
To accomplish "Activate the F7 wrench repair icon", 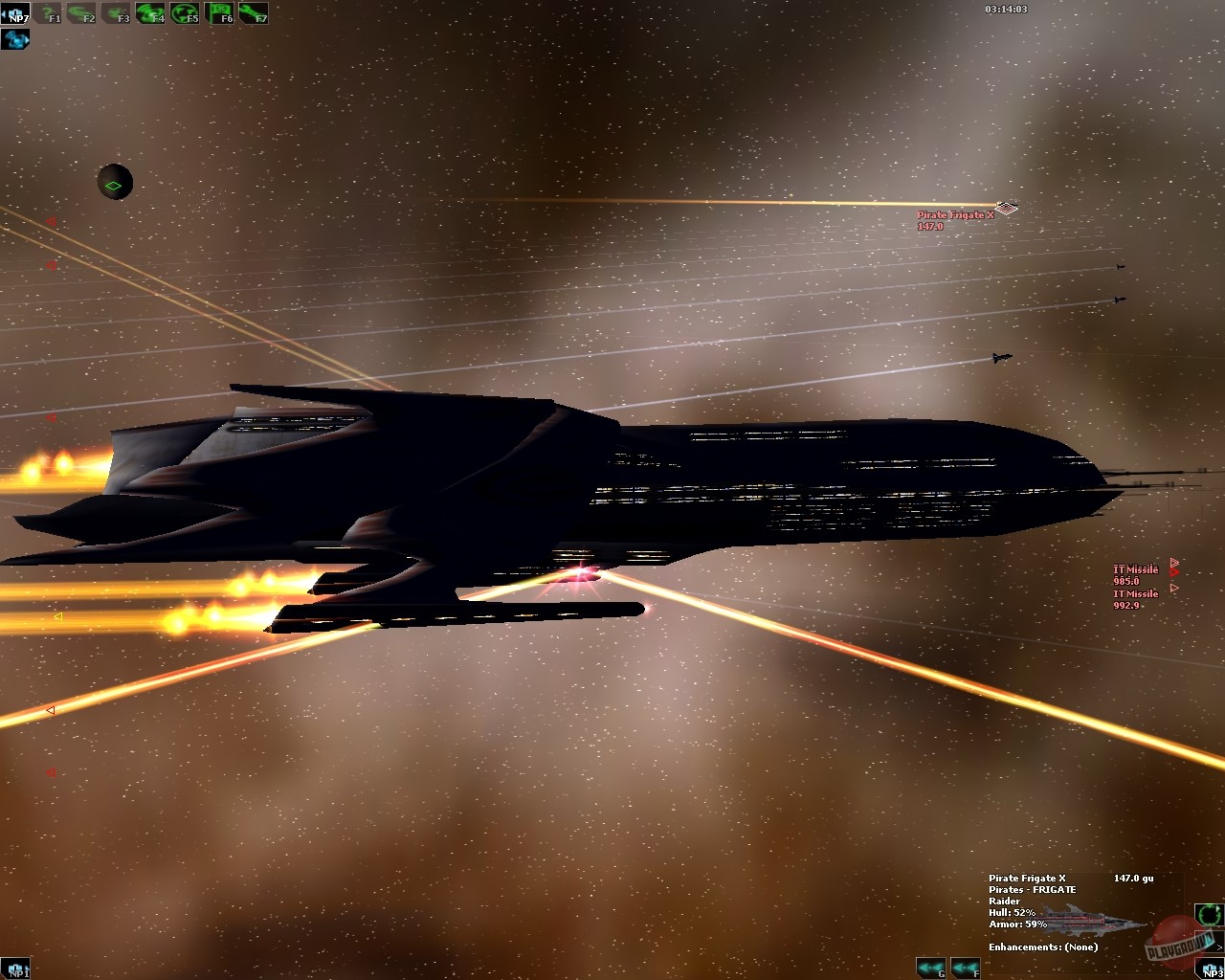I will coord(251,13).
